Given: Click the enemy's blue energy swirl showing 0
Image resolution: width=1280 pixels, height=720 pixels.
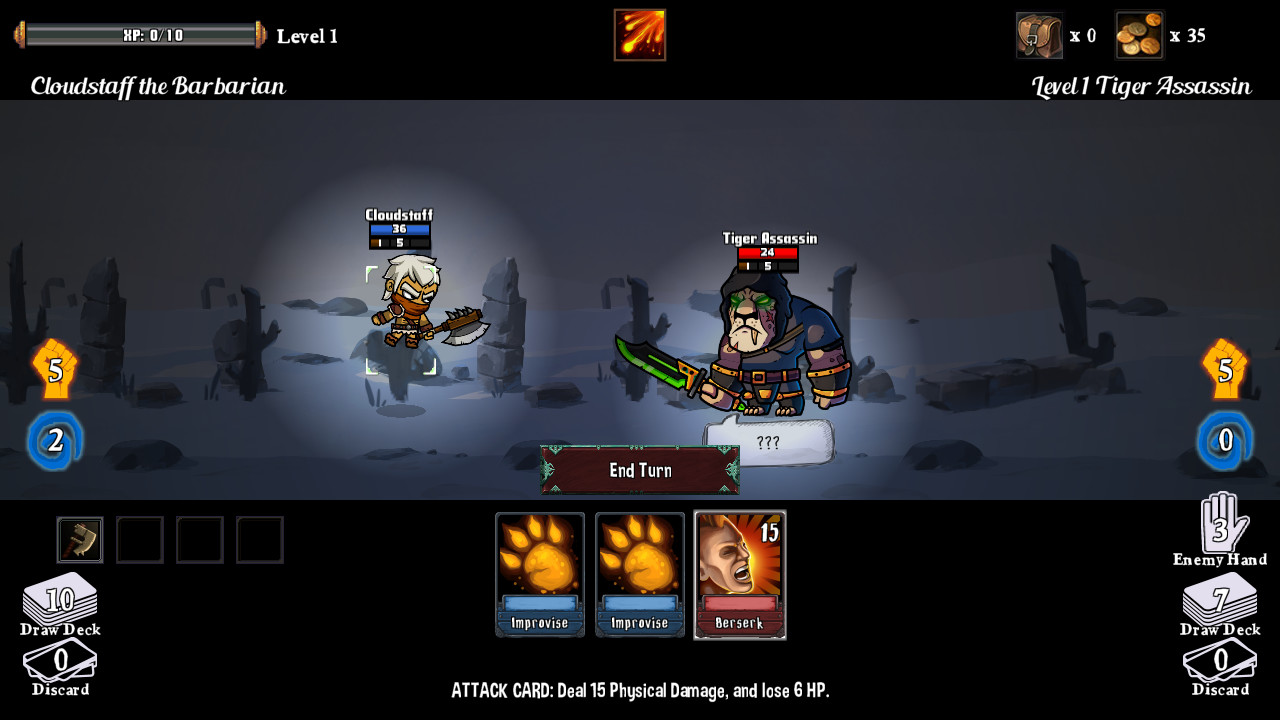Looking at the screenshot, I should tap(1224, 440).
